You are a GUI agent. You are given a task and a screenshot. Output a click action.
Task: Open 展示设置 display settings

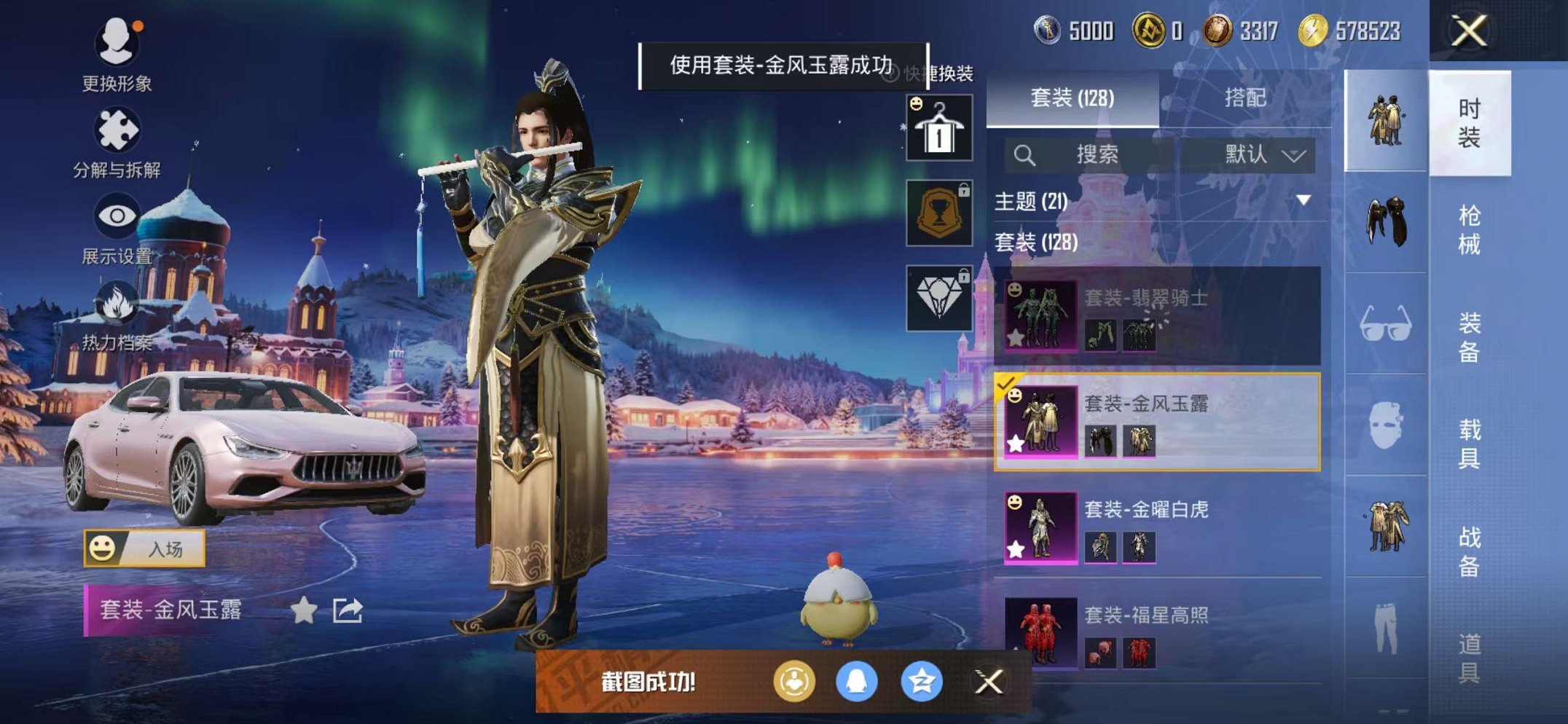[x=117, y=215]
